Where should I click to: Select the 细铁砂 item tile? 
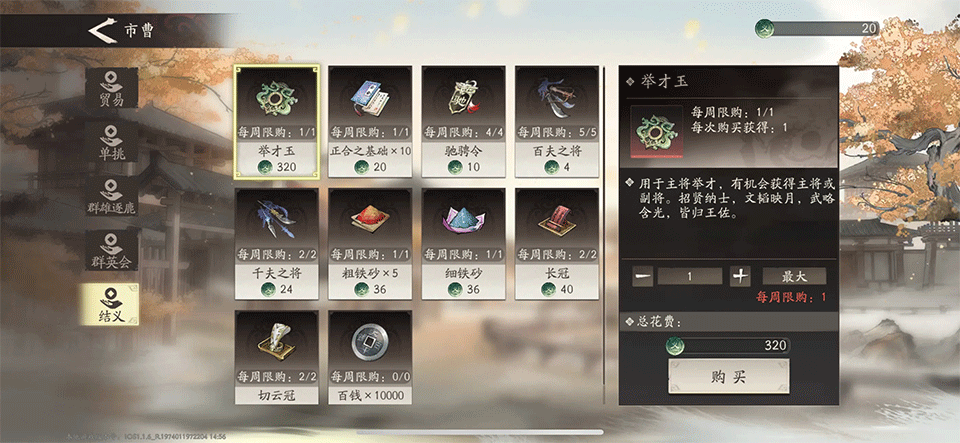point(464,243)
